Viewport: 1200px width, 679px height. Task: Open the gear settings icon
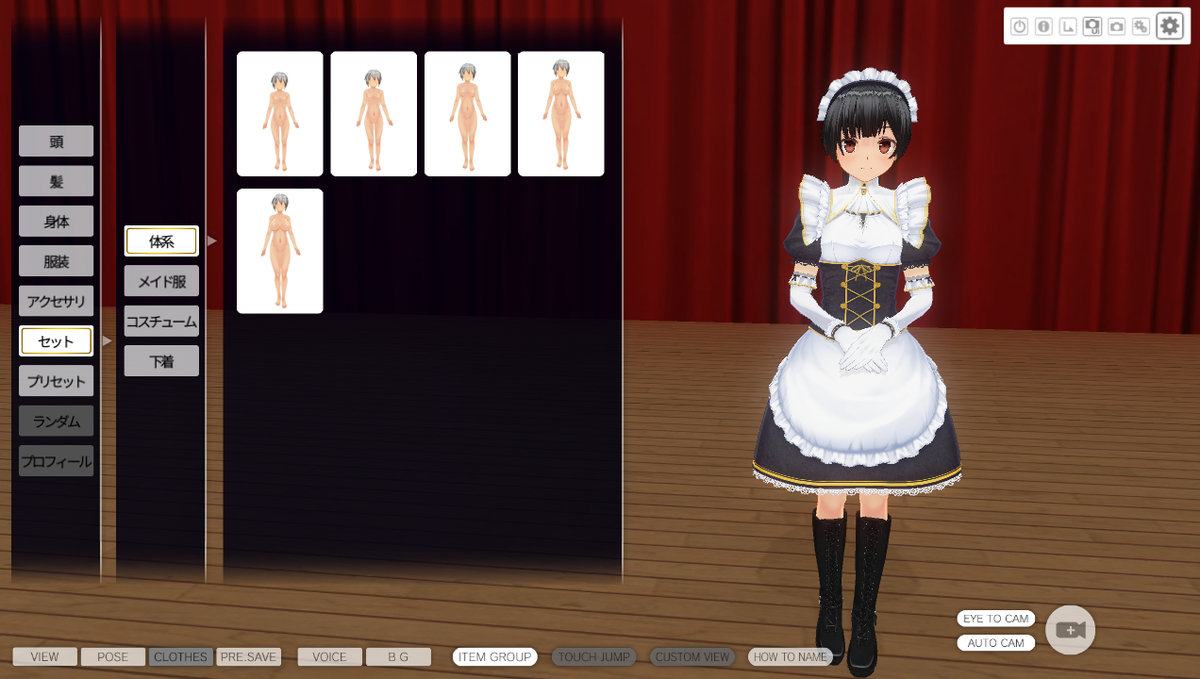[1169, 26]
